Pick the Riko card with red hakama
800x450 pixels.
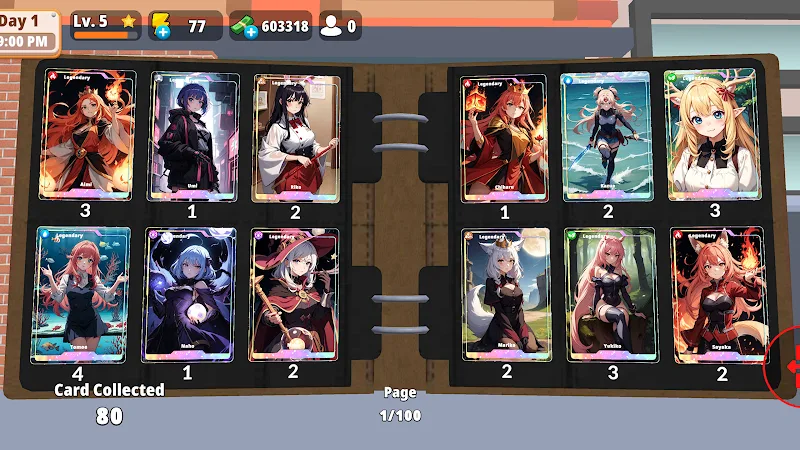[x=295, y=136]
